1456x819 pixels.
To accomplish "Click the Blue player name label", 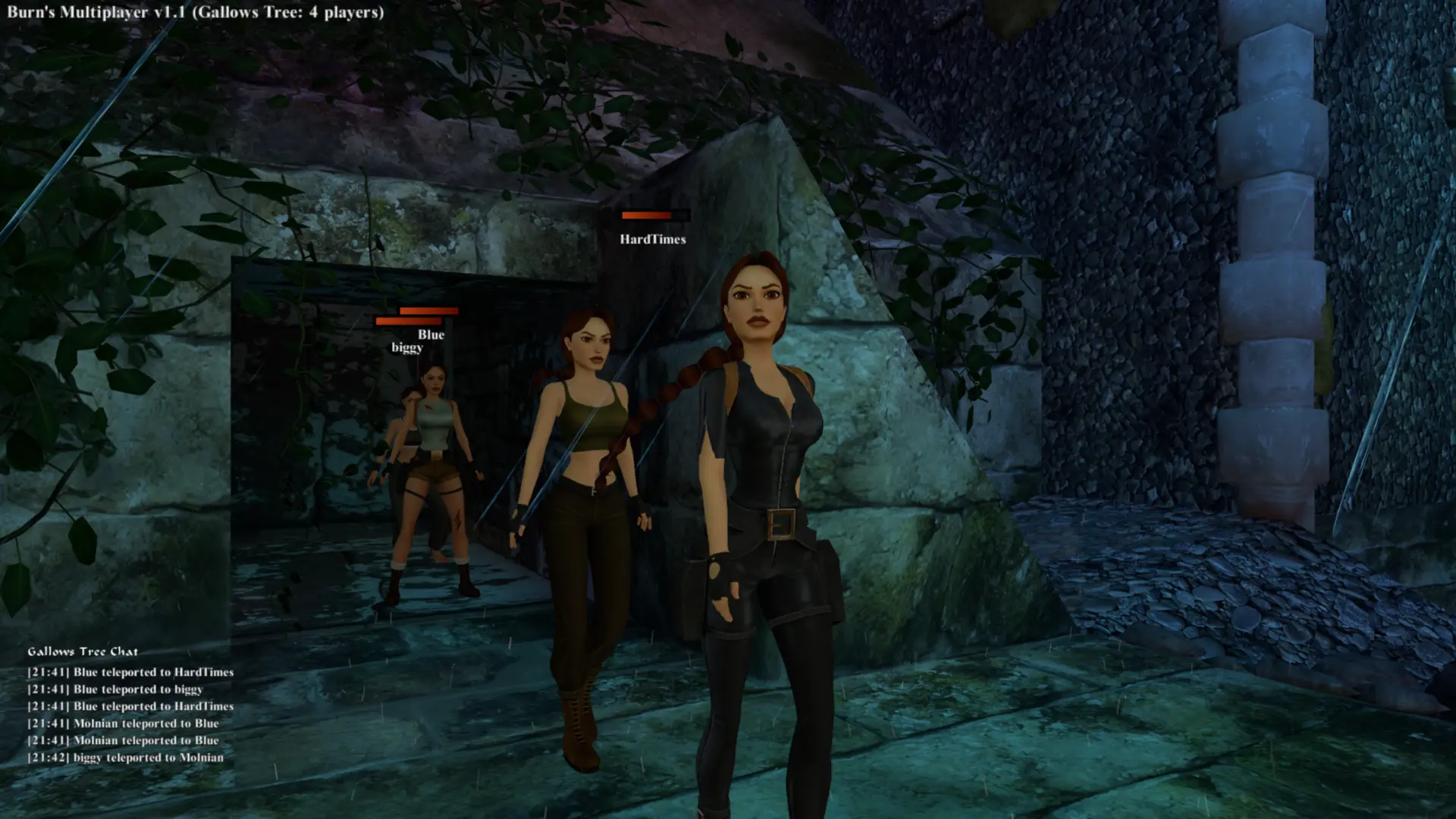I will (x=431, y=334).
